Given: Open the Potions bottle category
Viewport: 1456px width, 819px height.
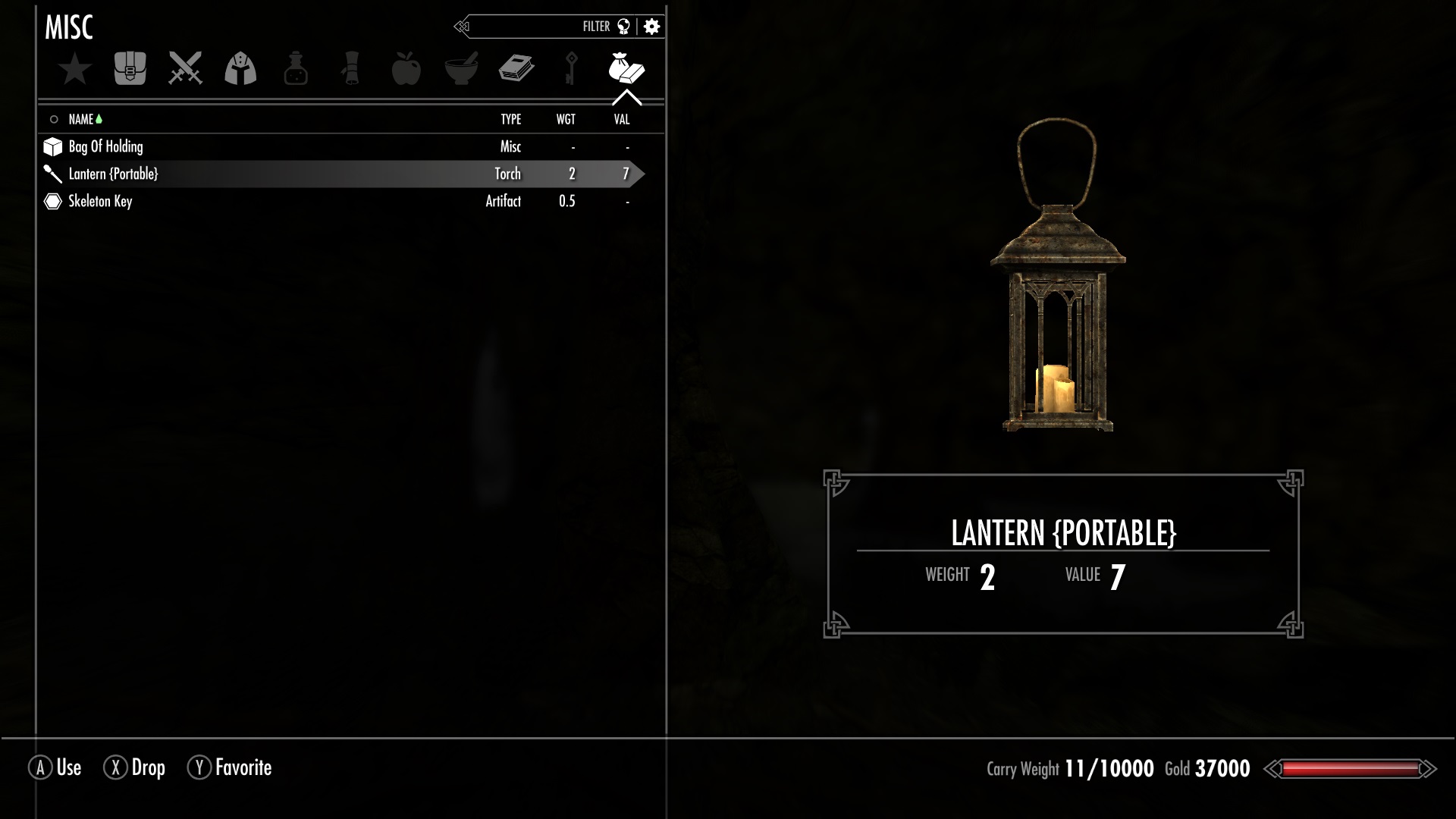Looking at the screenshot, I should point(296,69).
